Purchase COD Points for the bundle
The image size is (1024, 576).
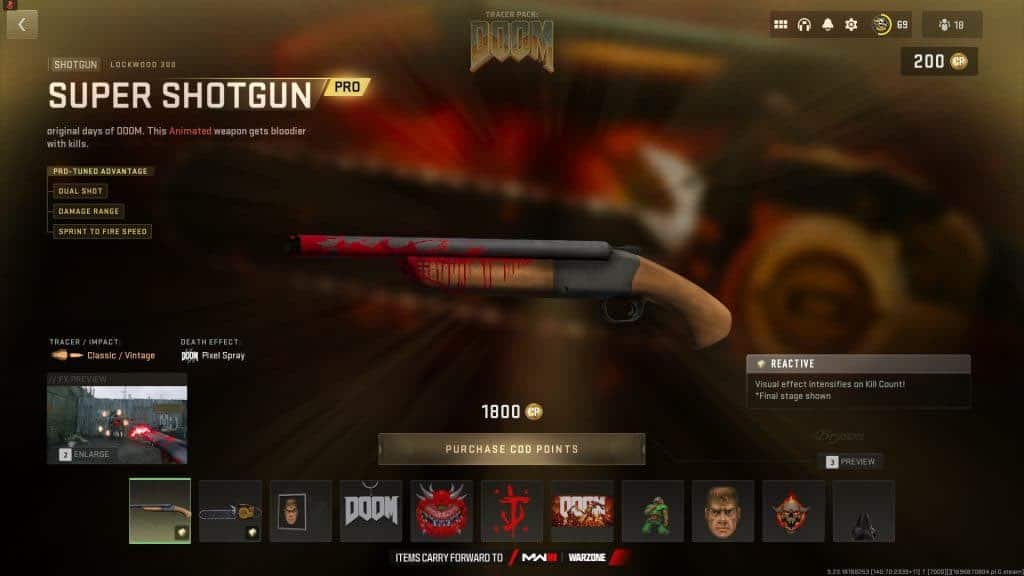(511, 449)
